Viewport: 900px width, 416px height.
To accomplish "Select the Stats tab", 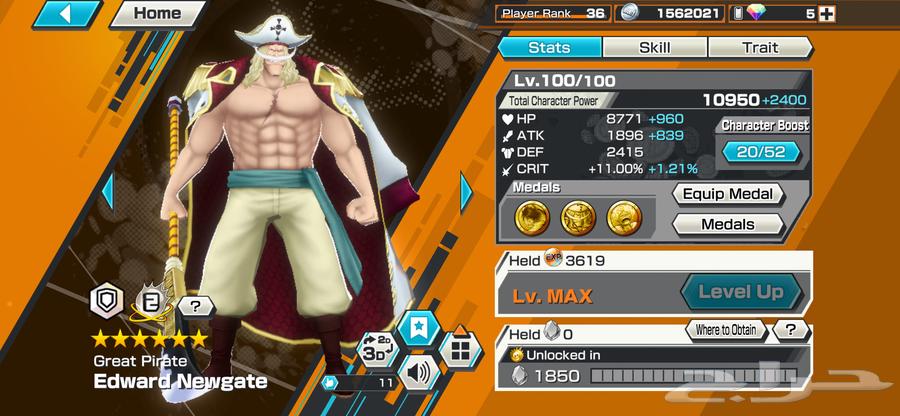I will [548, 46].
